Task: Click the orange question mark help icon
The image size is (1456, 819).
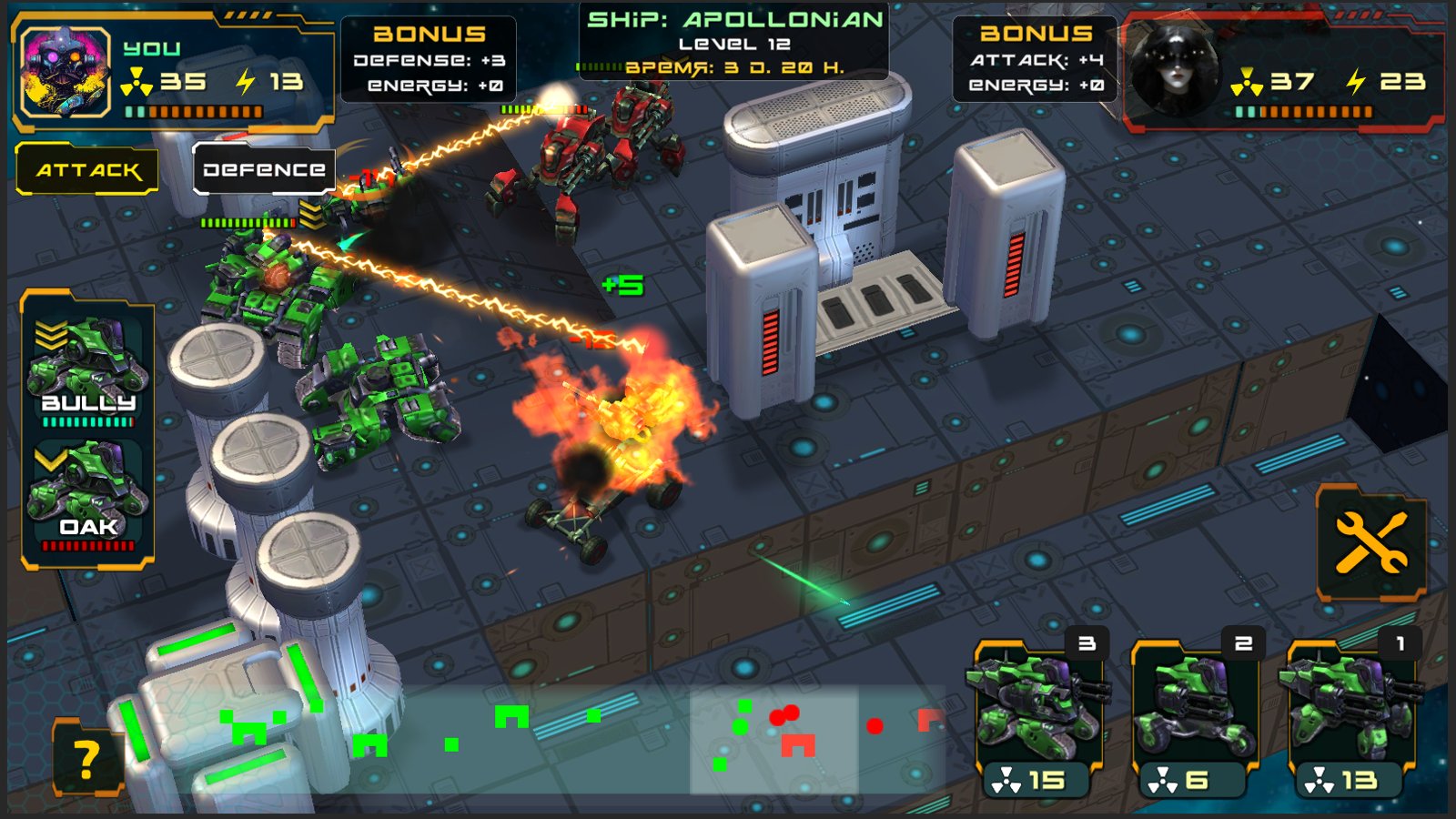Action: [x=86, y=758]
